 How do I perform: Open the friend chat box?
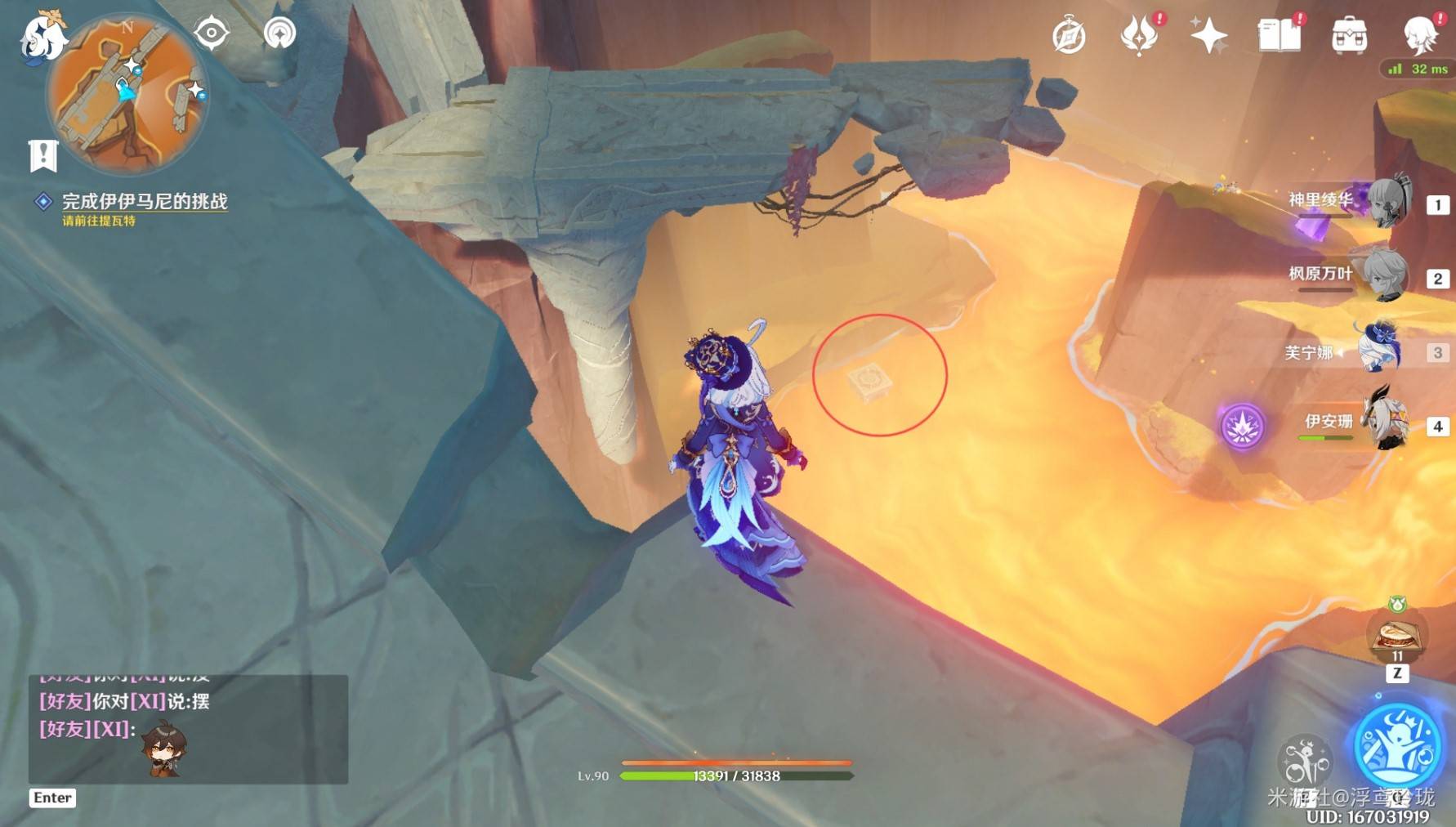pos(188,729)
